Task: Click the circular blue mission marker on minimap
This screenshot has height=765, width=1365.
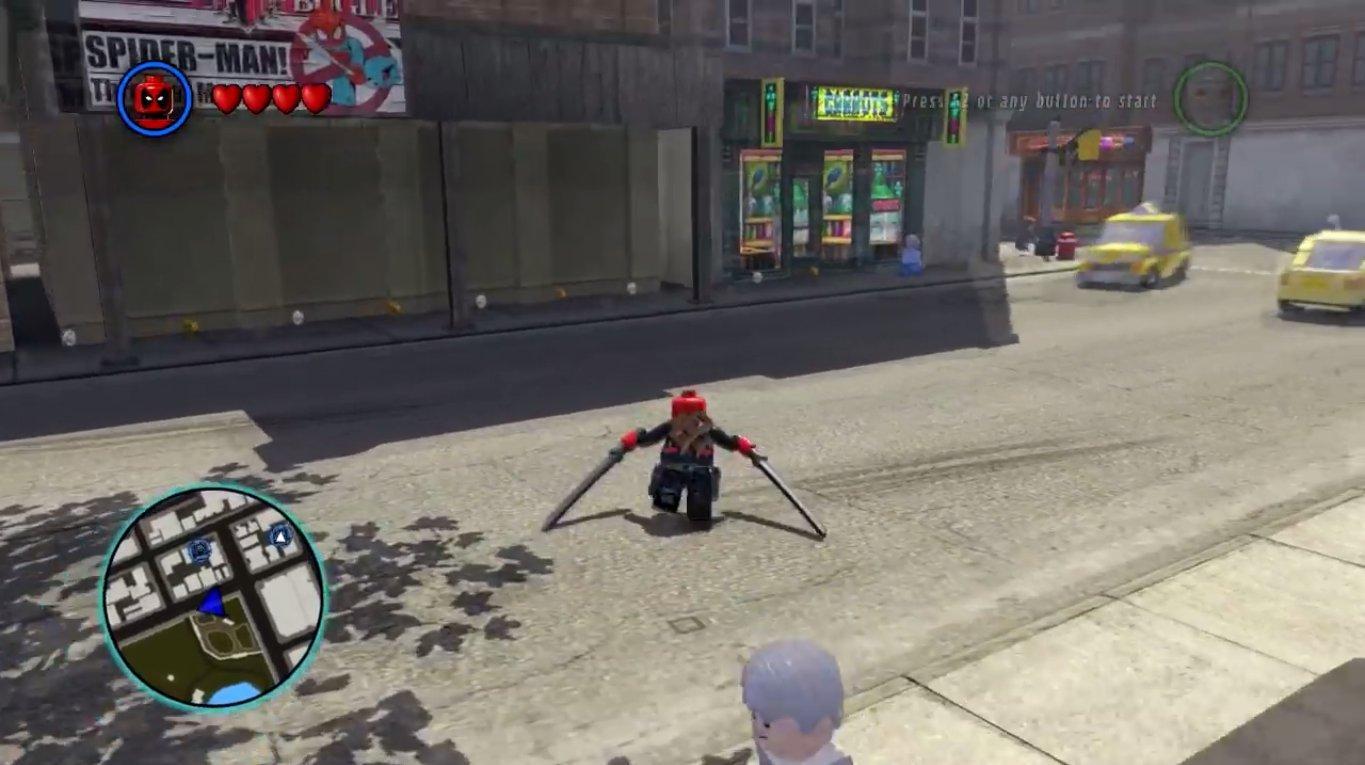Action: pyautogui.click(x=200, y=549)
